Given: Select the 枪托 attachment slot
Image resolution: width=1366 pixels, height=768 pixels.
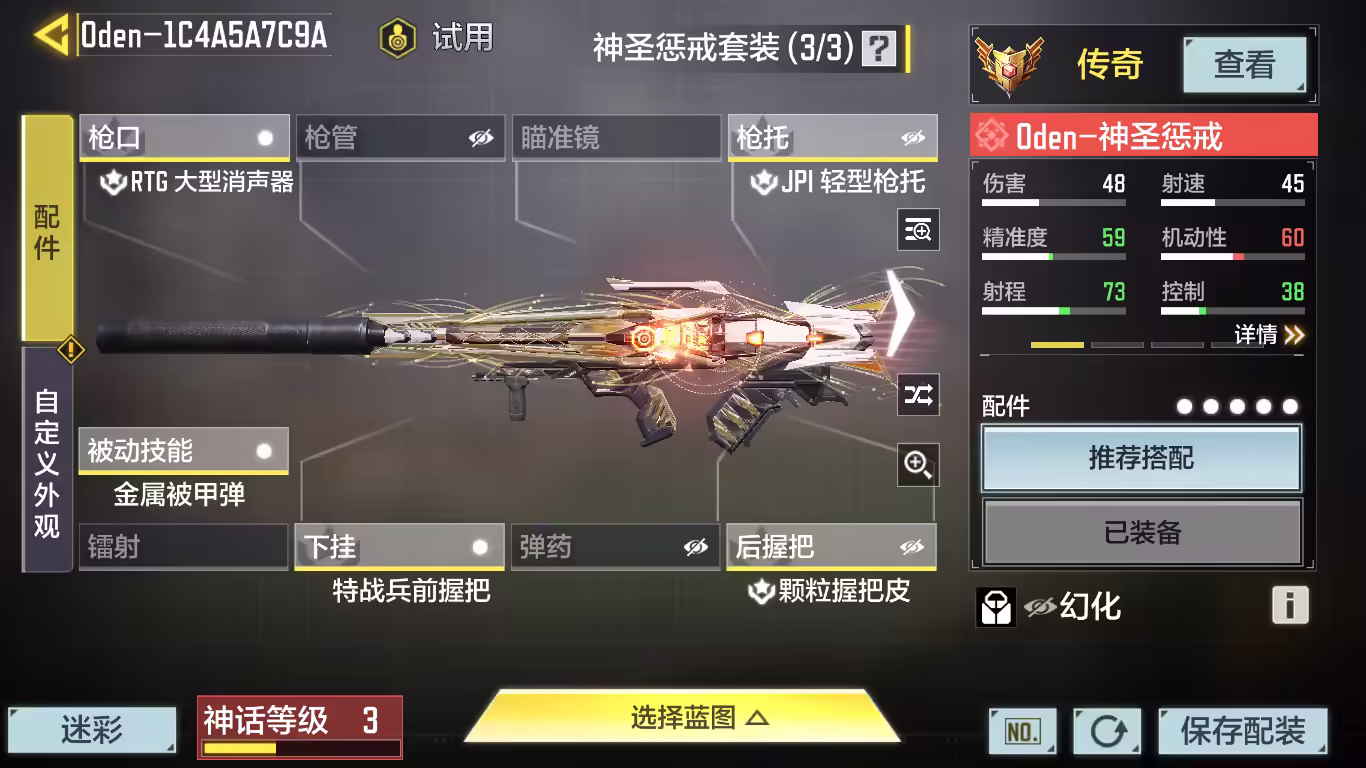Looking at the screenshot, I should click(832, 138).
